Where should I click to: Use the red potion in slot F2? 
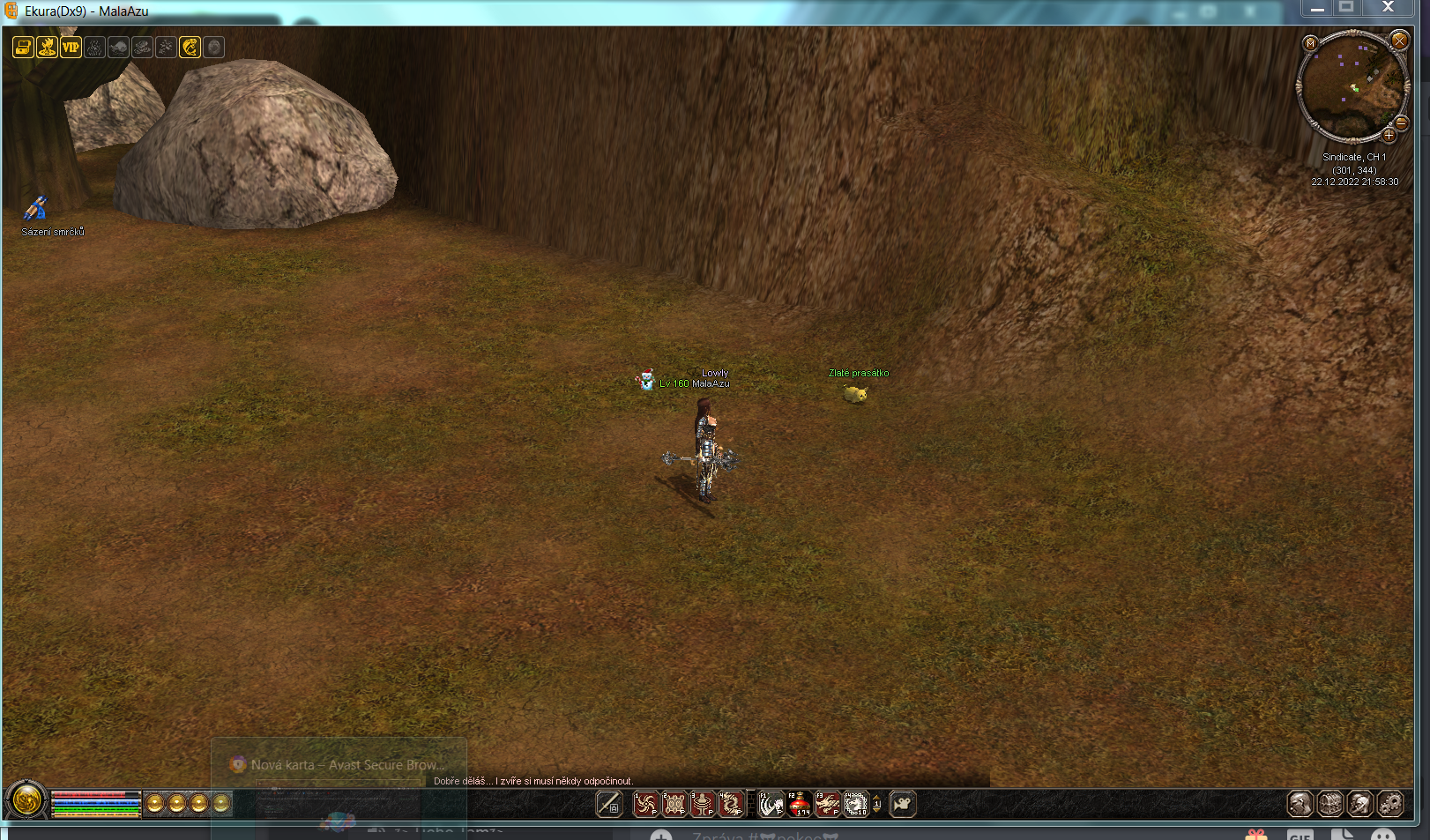click(x=800, y=804)
